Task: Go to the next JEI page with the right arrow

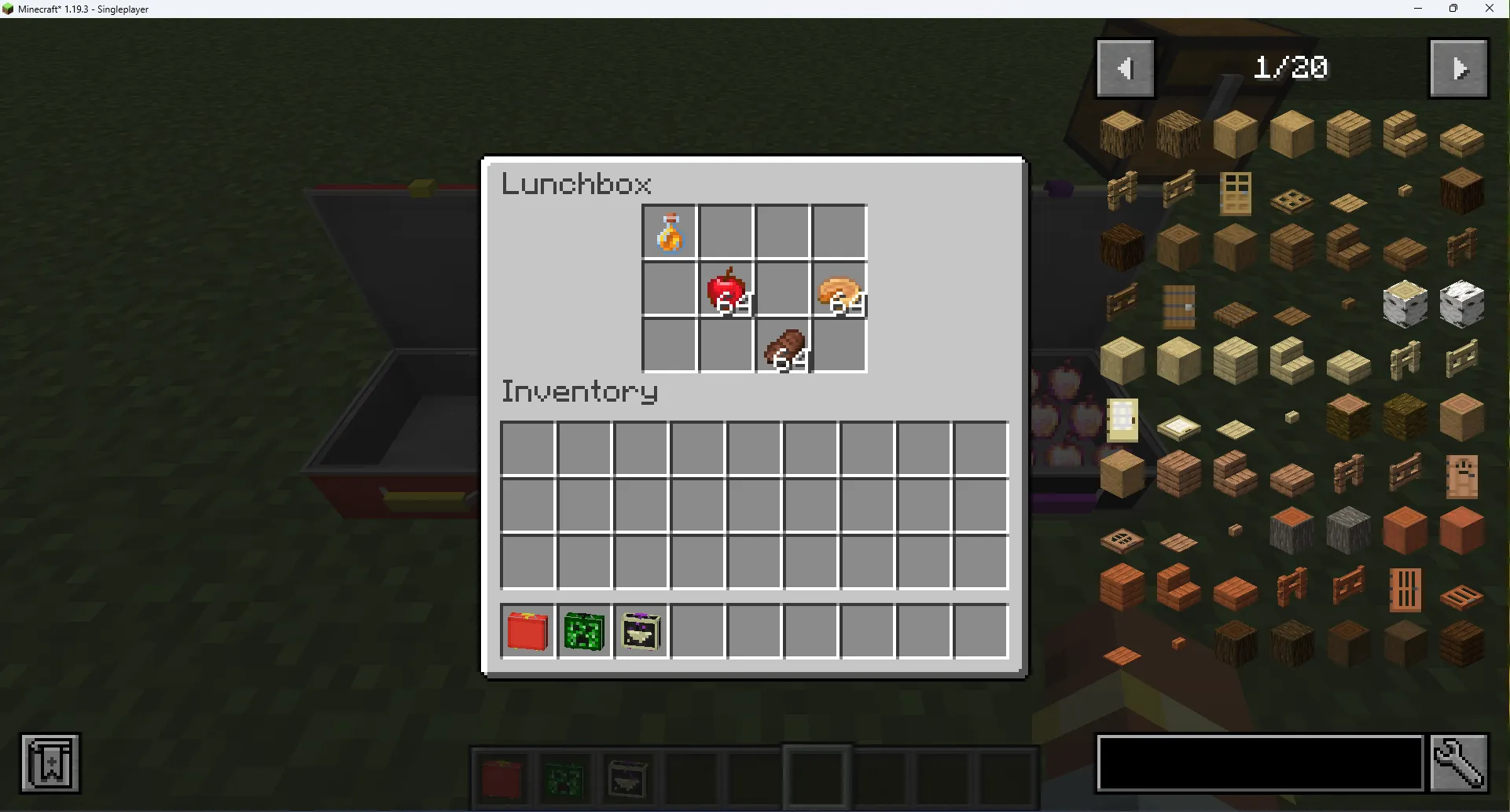Action: [1459, 68]
